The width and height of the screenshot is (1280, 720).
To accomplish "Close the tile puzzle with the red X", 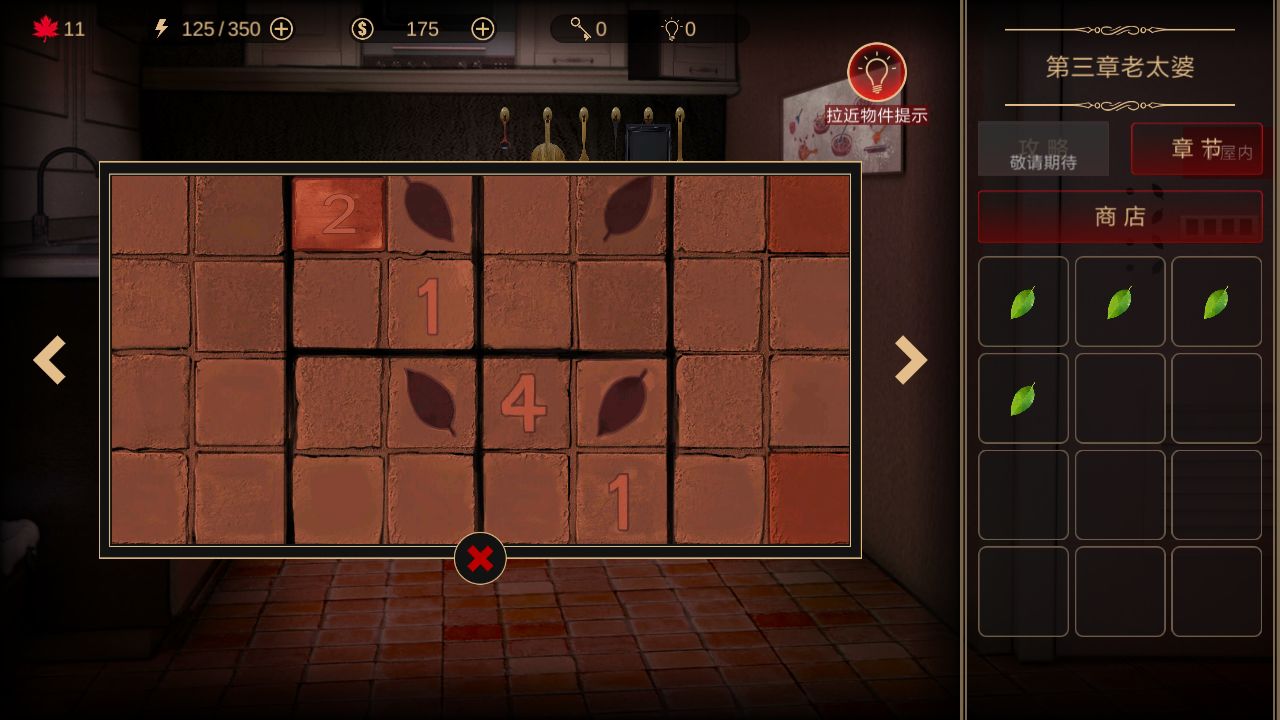I will (x=480, y=558).
